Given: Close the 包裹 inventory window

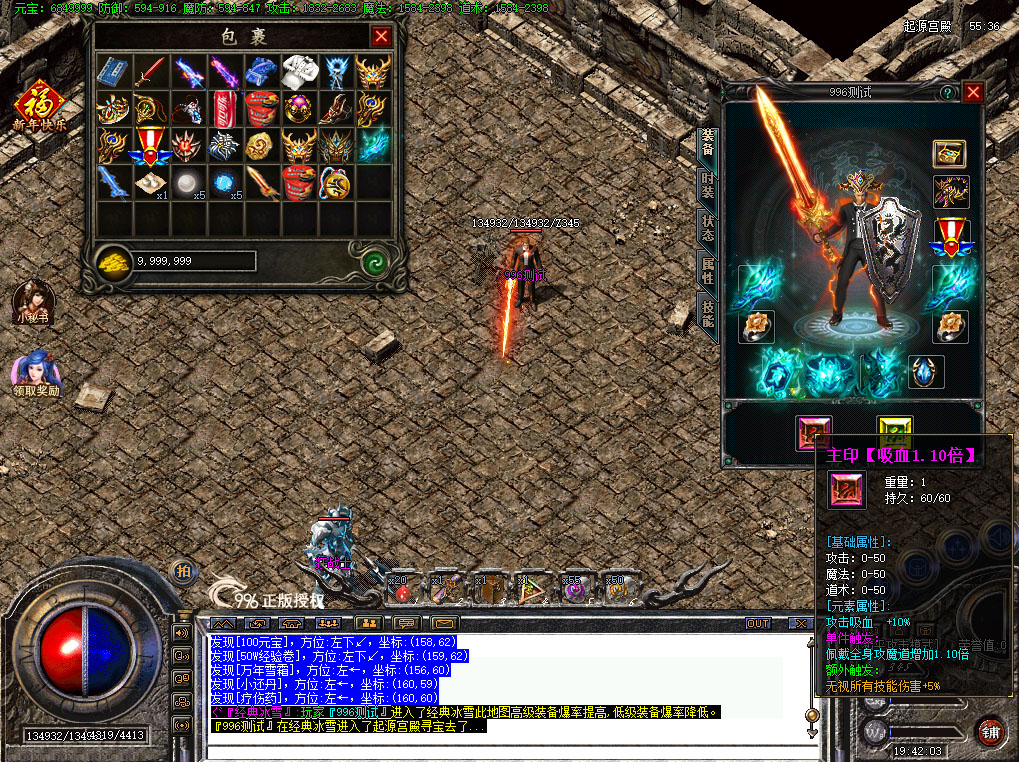Looking at the screenshot, I should click(380, 37).
